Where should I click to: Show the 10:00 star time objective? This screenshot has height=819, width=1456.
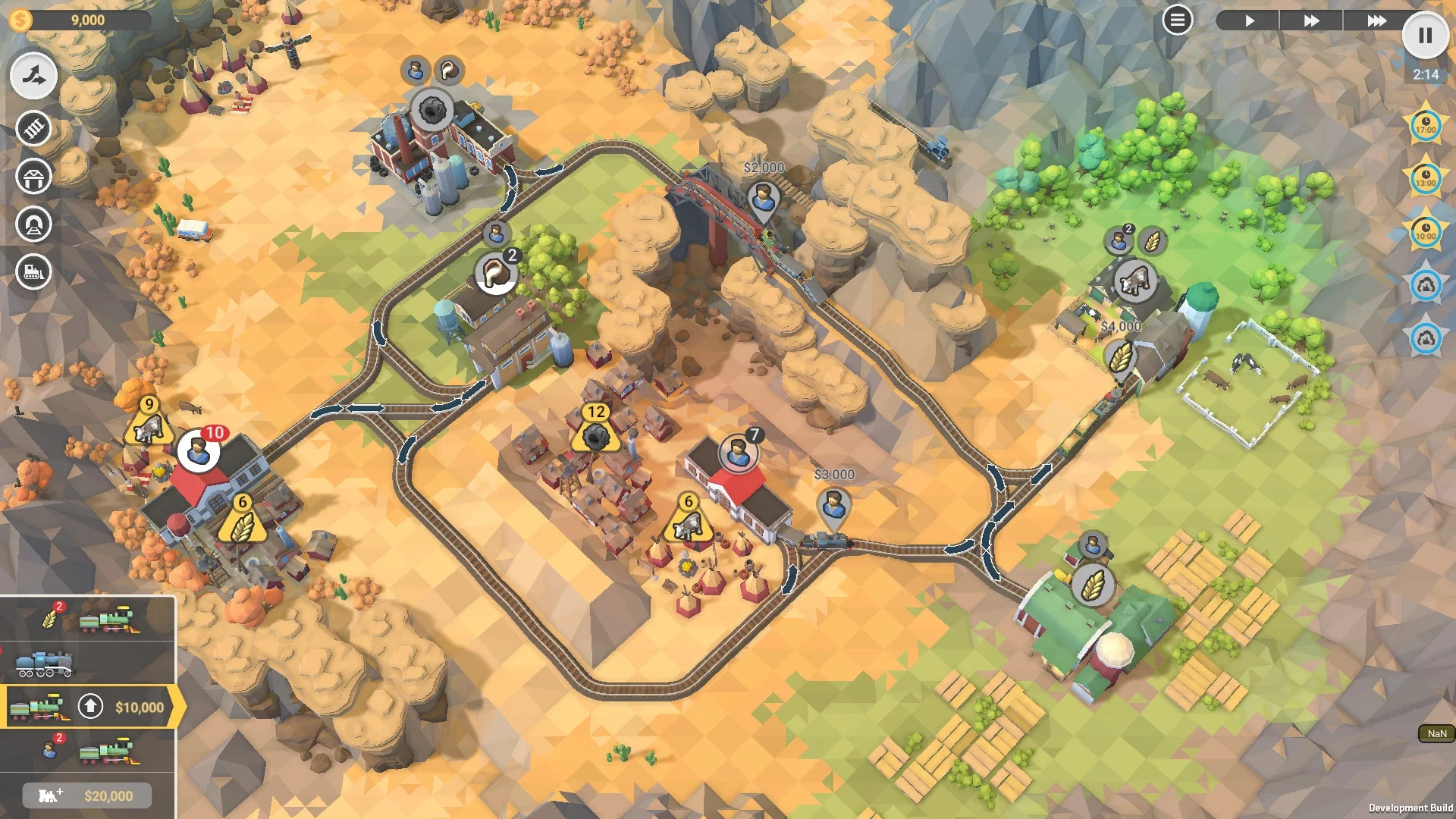click(x=1426, y=231)
